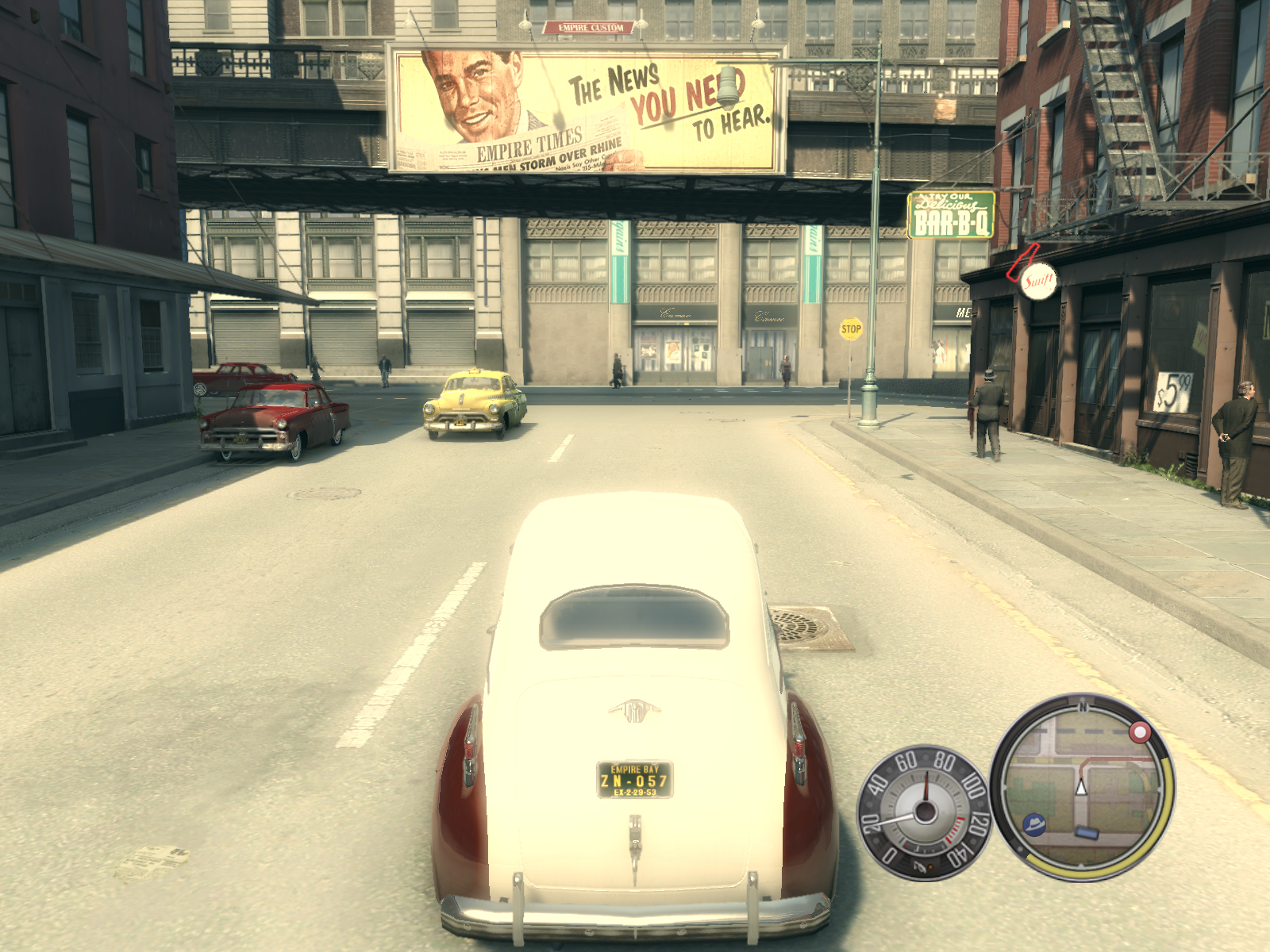This screenshot has height=952, width=1270.
Task: Click the blue hat icon on minimap
Action: point(1034,824)
